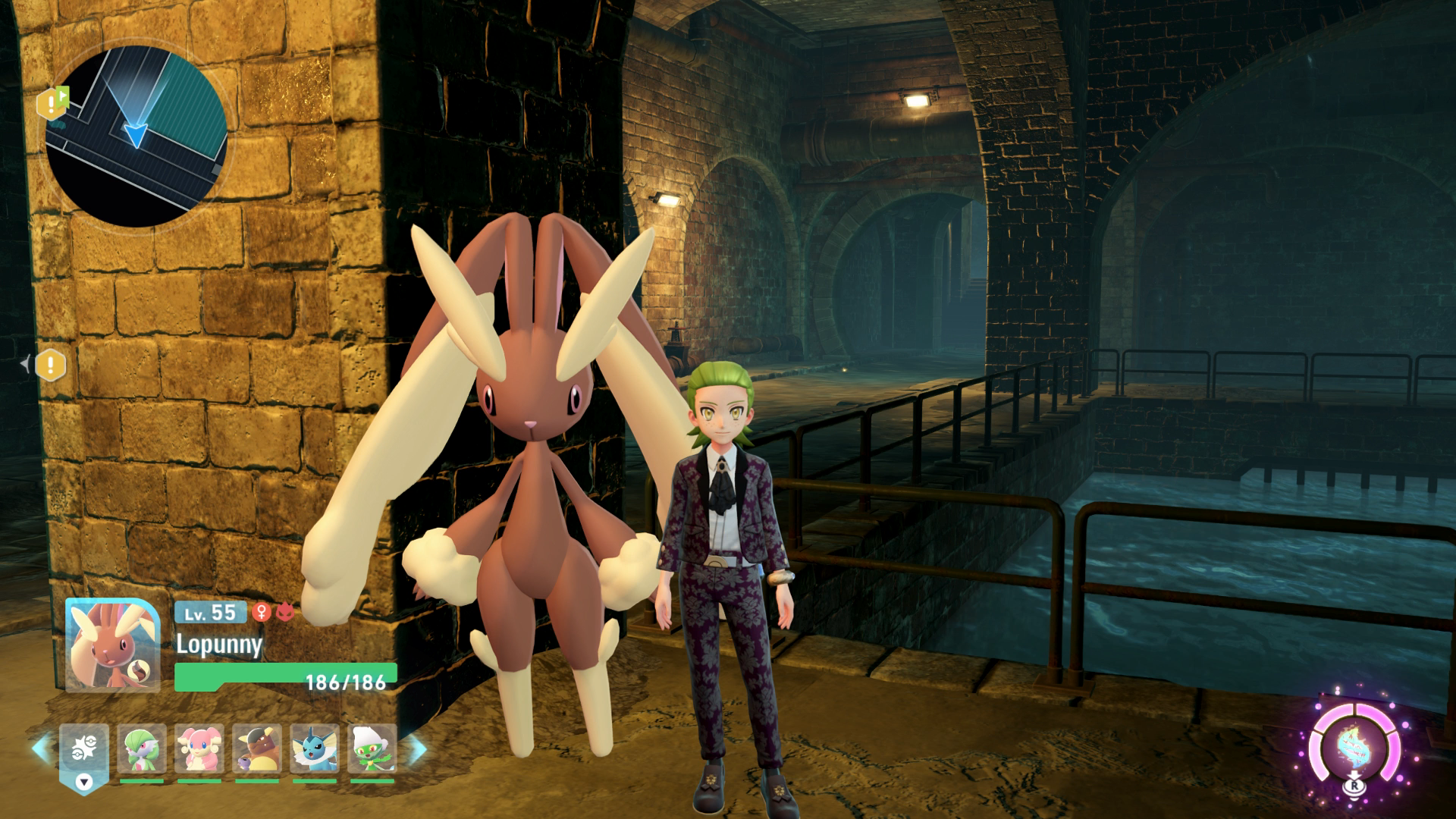Select Kangaskhan in the party row
The image size is (1456, 819).
point(257,749)
